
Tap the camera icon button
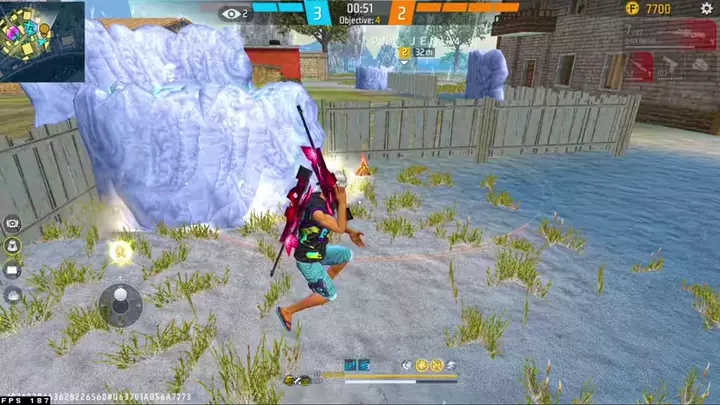point(13,223)
